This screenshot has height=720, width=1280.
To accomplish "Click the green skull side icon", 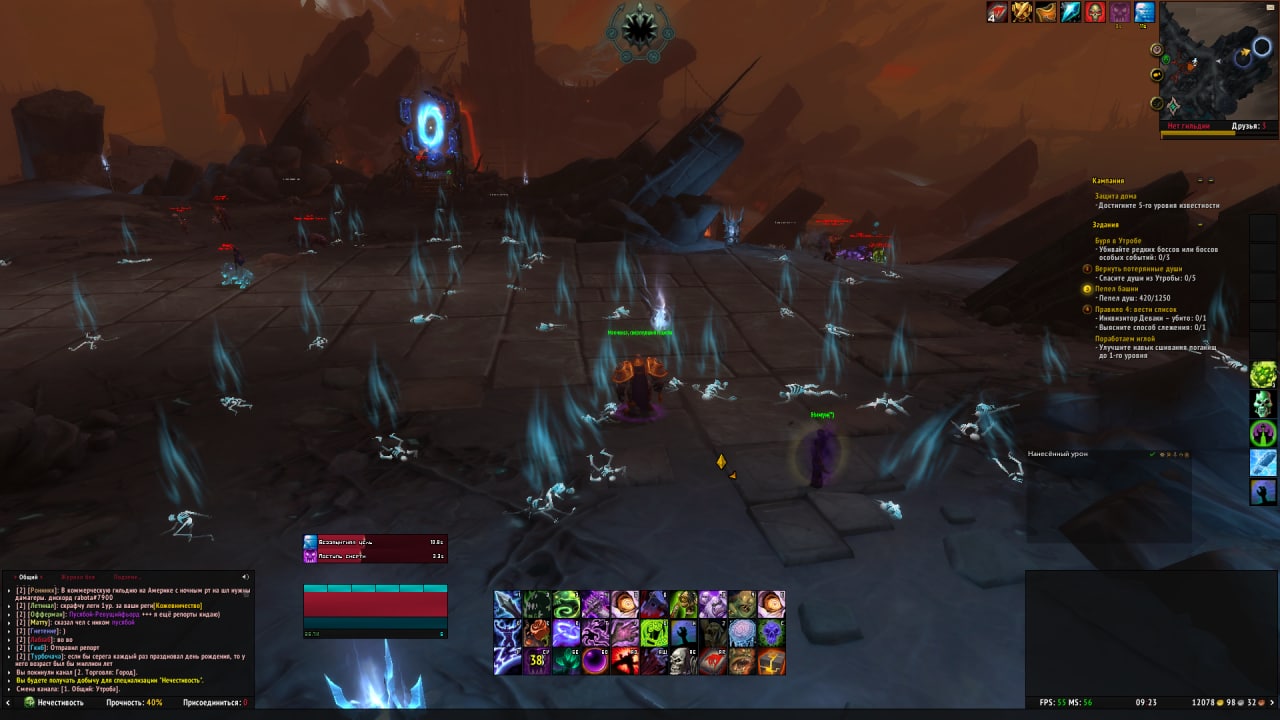I will pos(1263,404).
